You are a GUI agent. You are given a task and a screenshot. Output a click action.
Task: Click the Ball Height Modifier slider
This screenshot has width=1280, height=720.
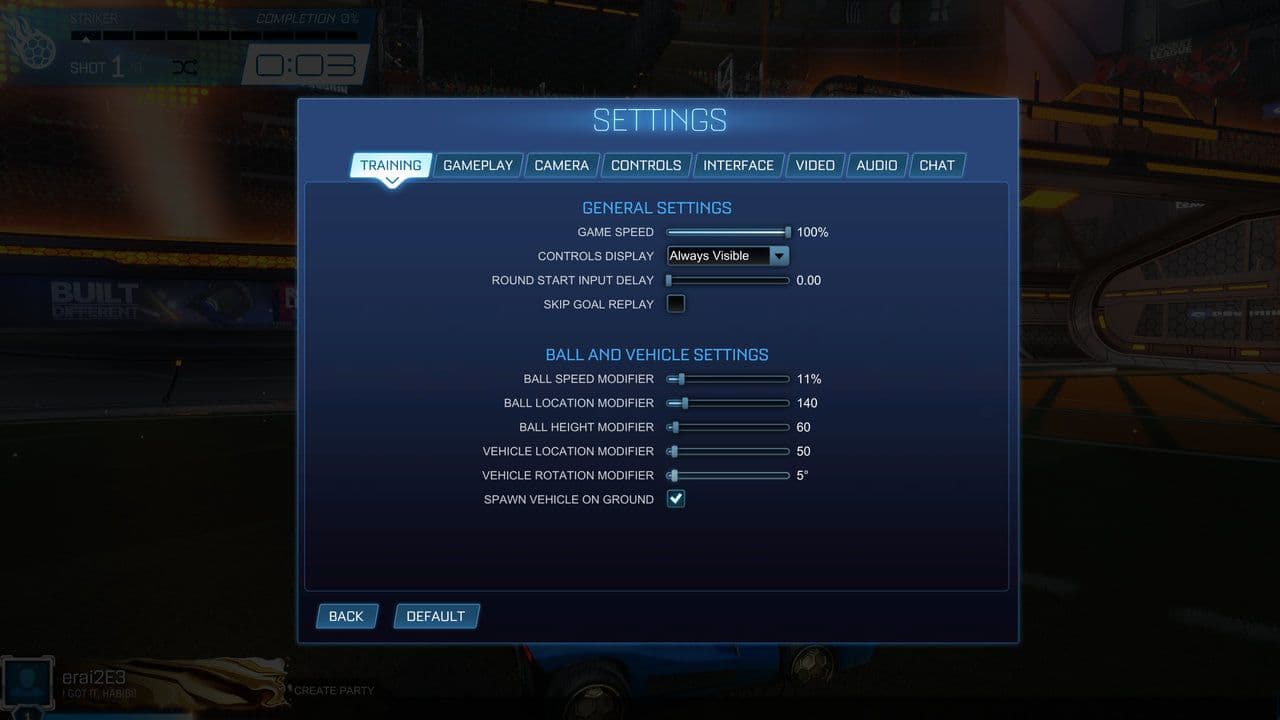click(x=676, y=427)
